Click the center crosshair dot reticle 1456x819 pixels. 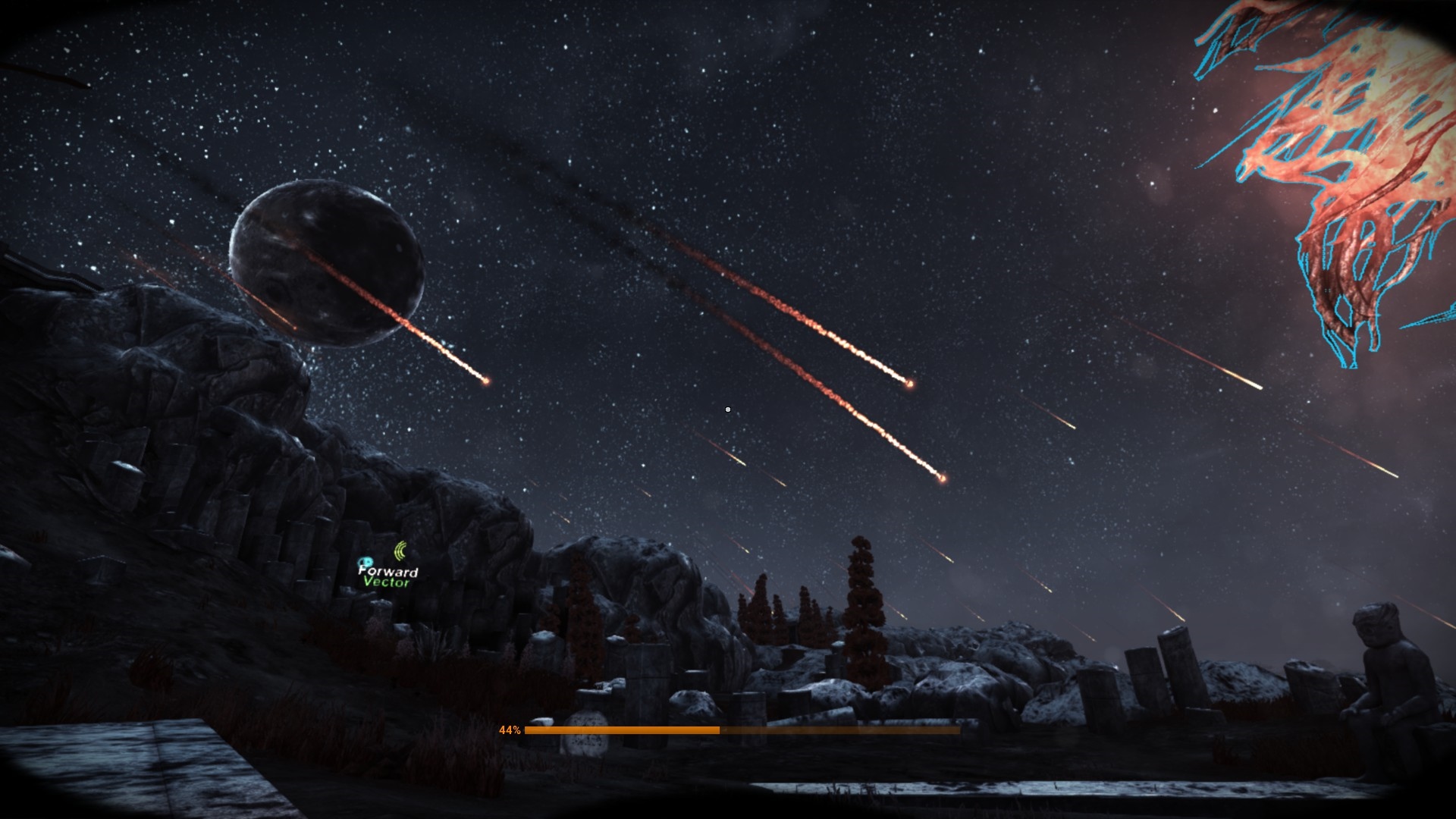[727, 409]
